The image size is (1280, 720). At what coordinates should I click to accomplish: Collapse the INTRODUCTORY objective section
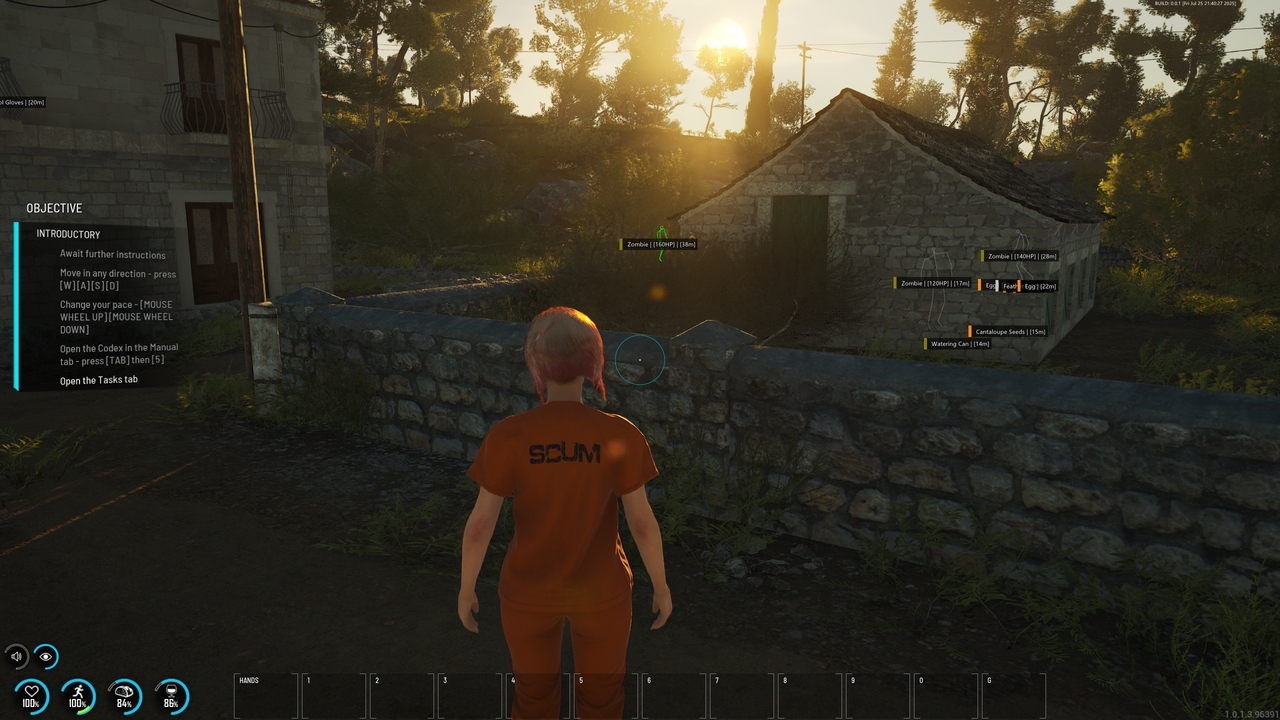coord(69,233)
